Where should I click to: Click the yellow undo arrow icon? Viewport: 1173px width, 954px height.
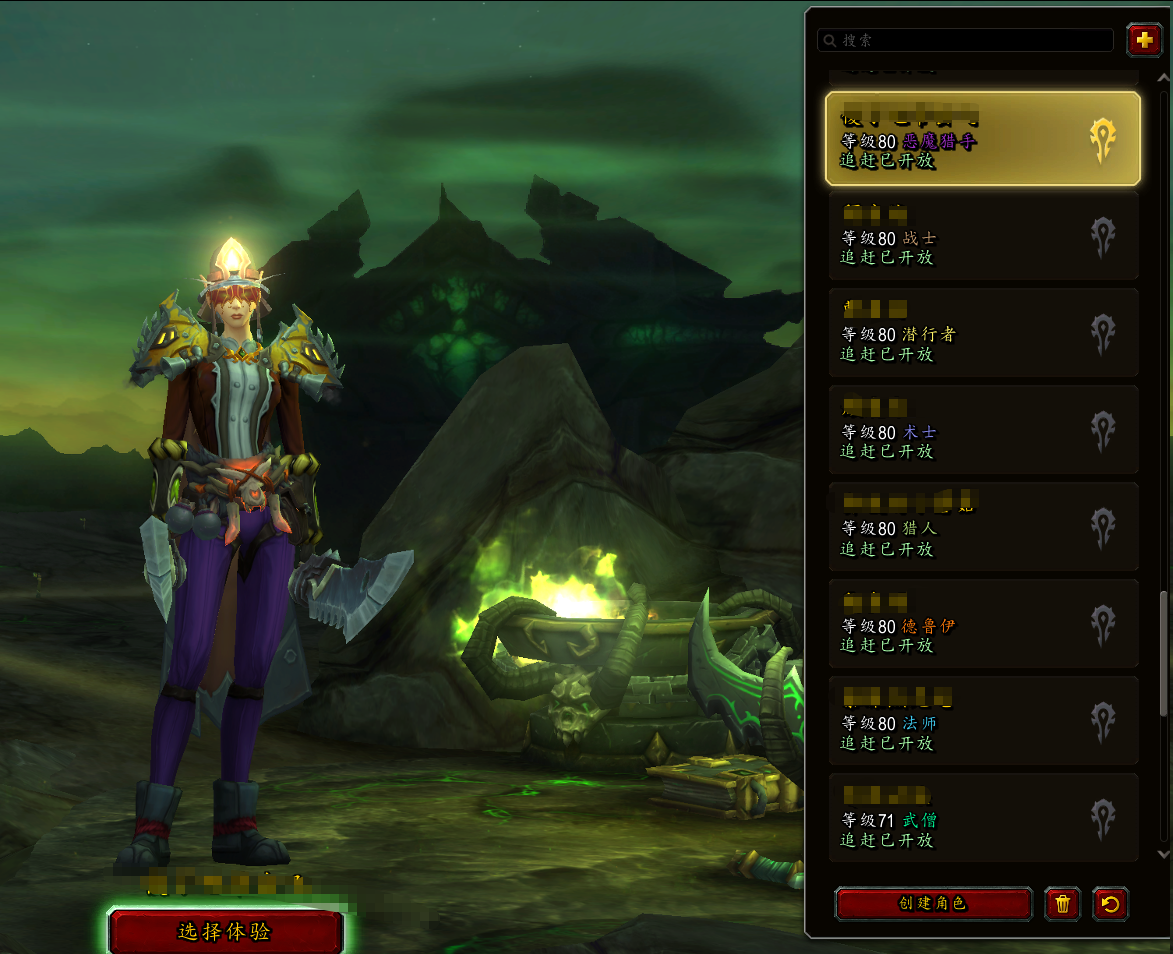click(x=1110, y=904)
